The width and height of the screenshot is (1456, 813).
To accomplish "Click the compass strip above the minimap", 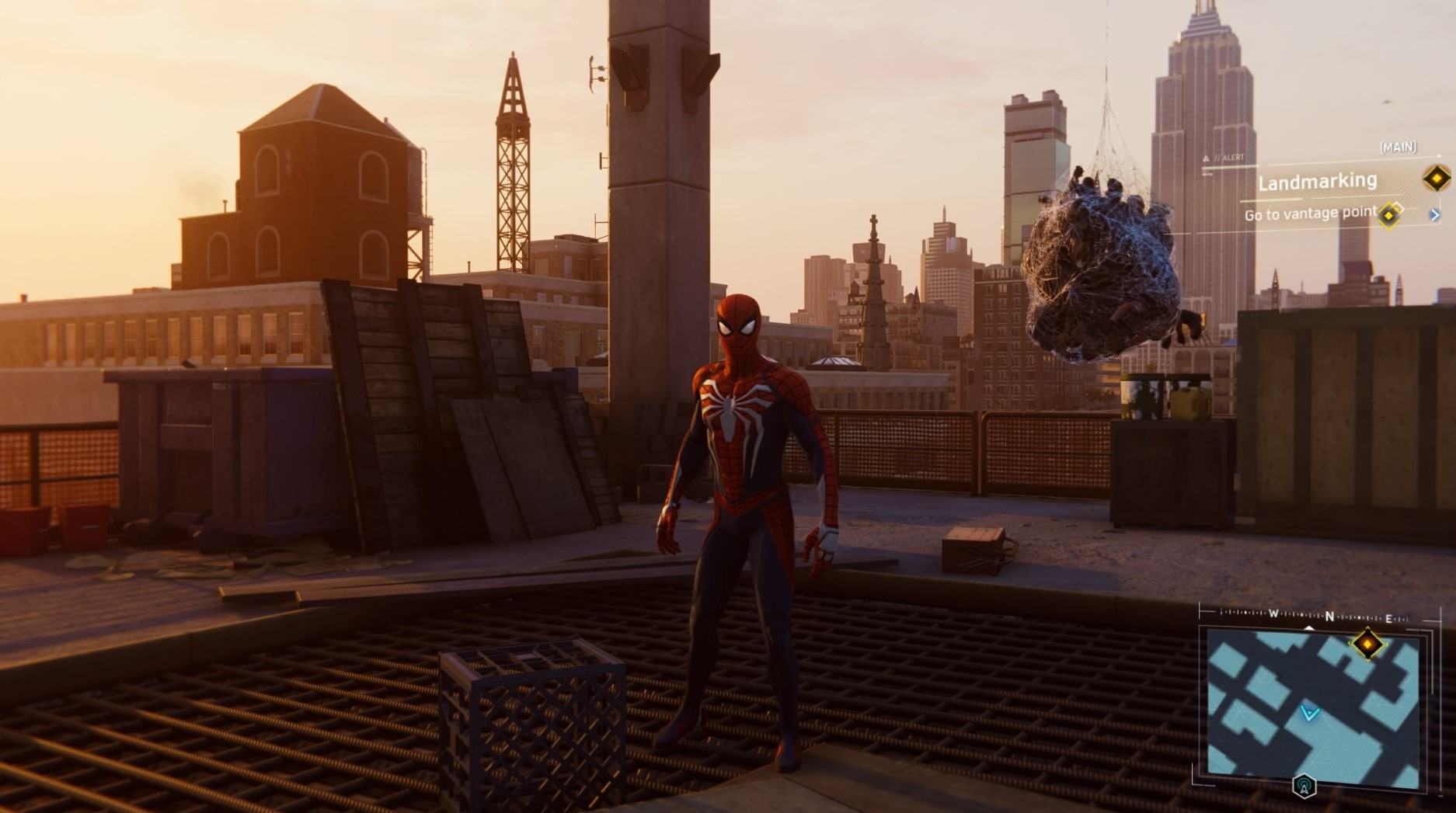I will click(x=1315, y=617).
